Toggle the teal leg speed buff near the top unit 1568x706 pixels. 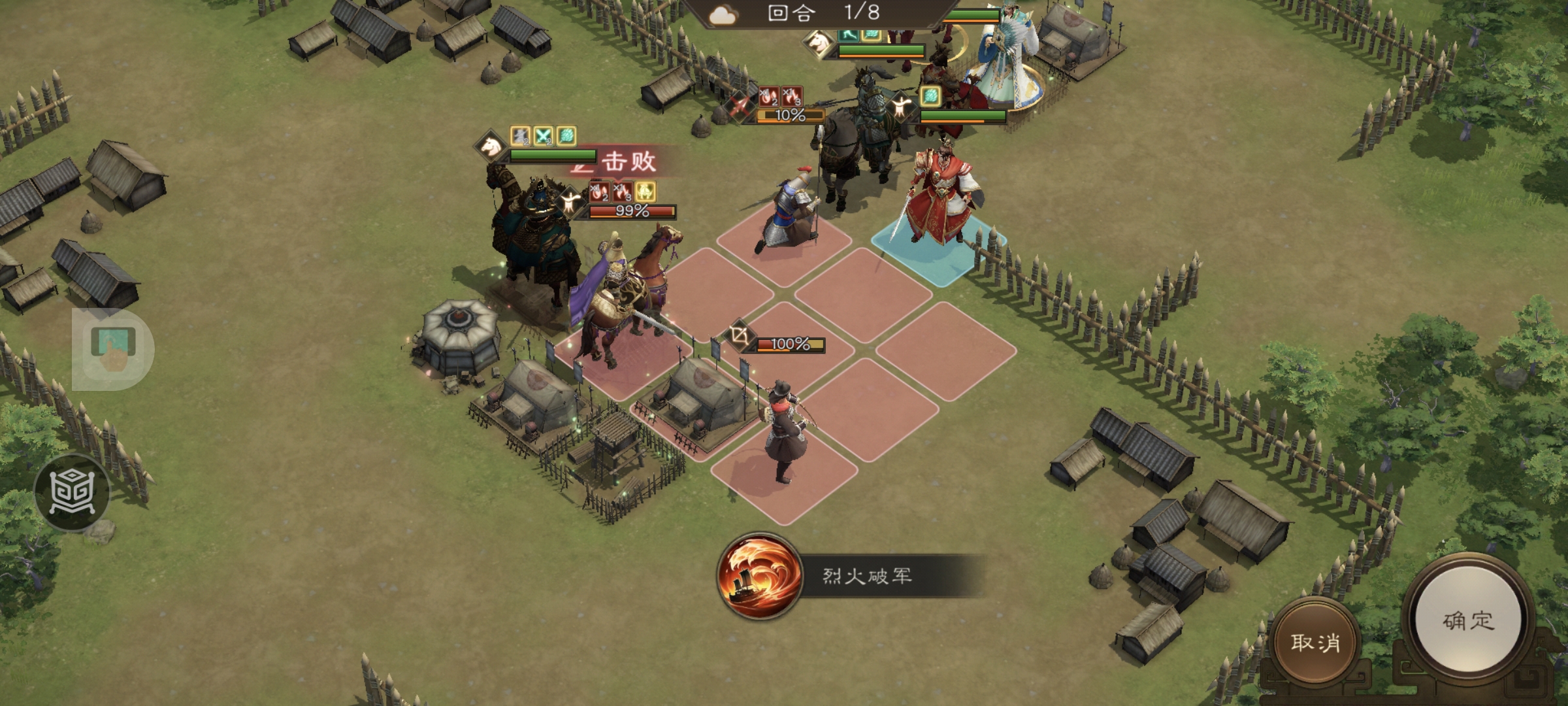click(x=849, y=36)
